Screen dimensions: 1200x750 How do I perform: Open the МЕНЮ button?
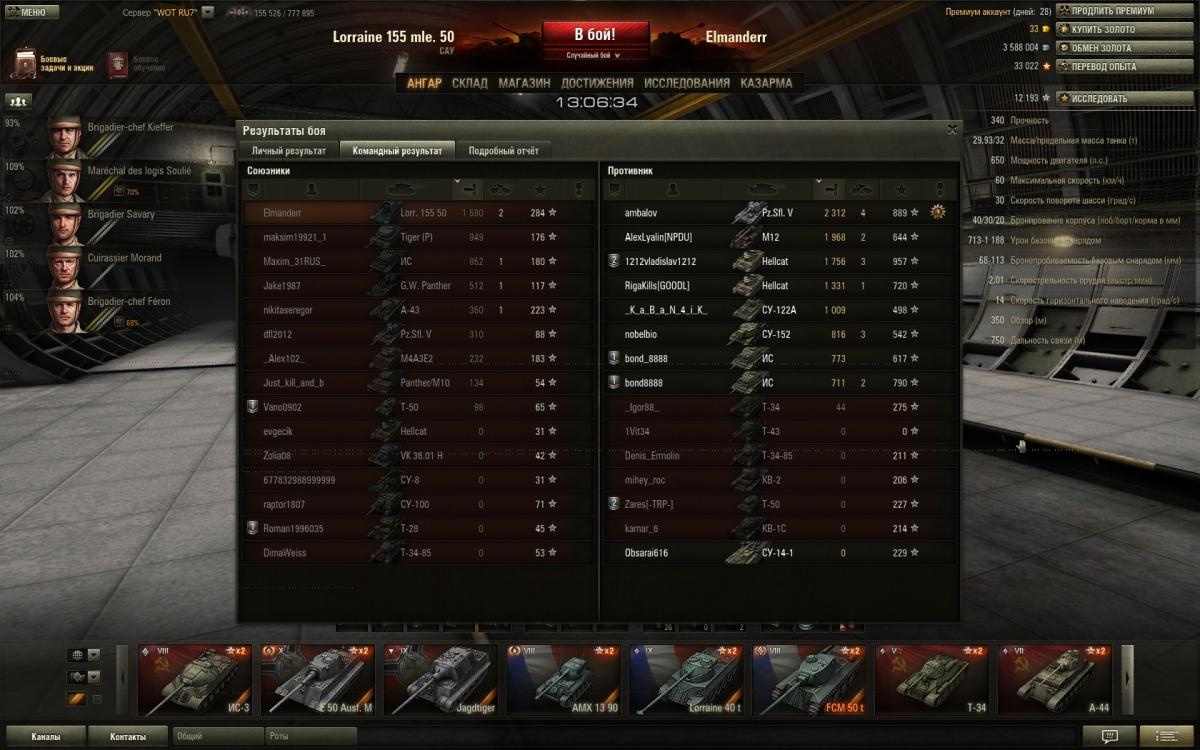click(x=27, y=13)
